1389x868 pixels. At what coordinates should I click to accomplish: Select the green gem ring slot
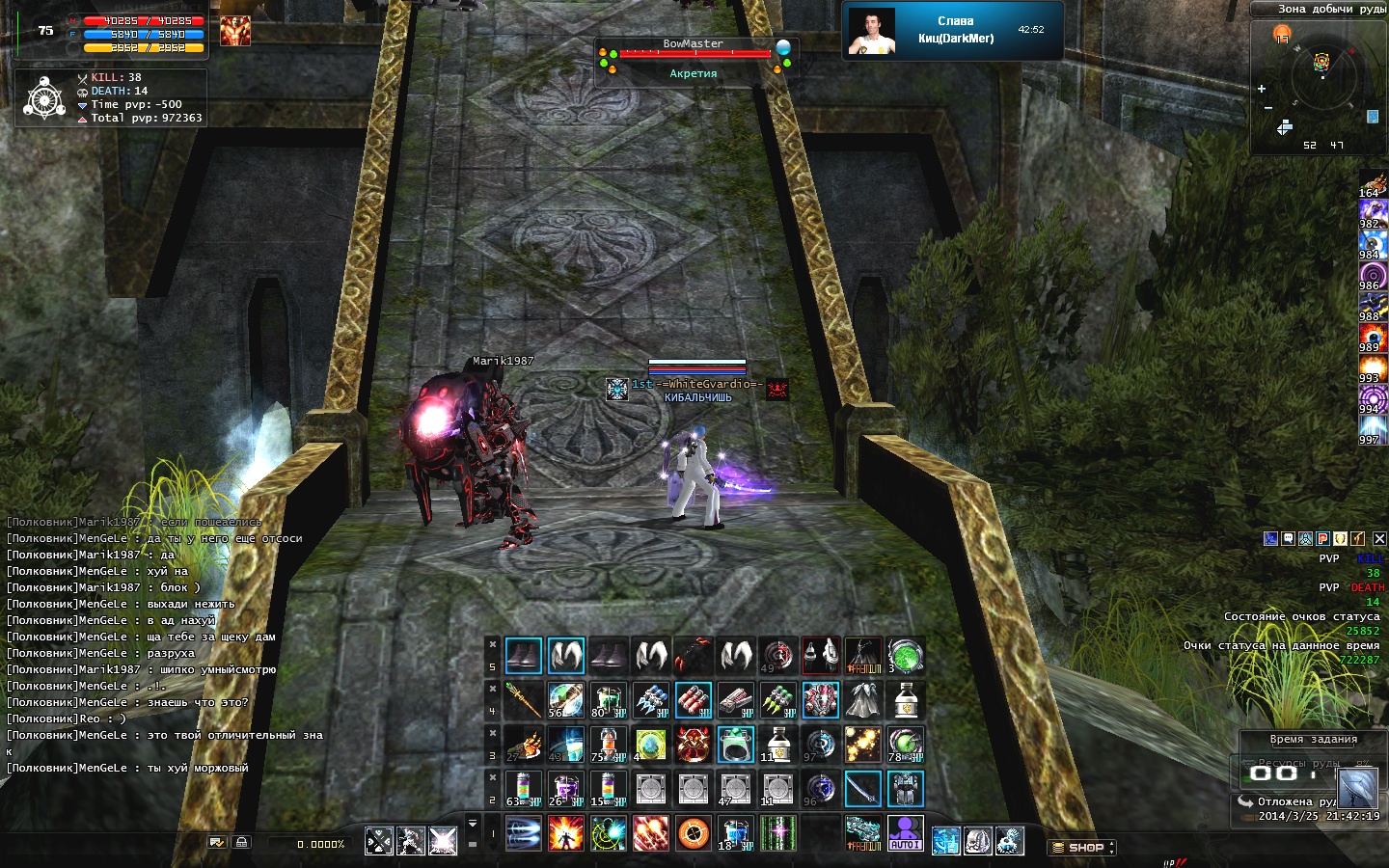[736, 745]
